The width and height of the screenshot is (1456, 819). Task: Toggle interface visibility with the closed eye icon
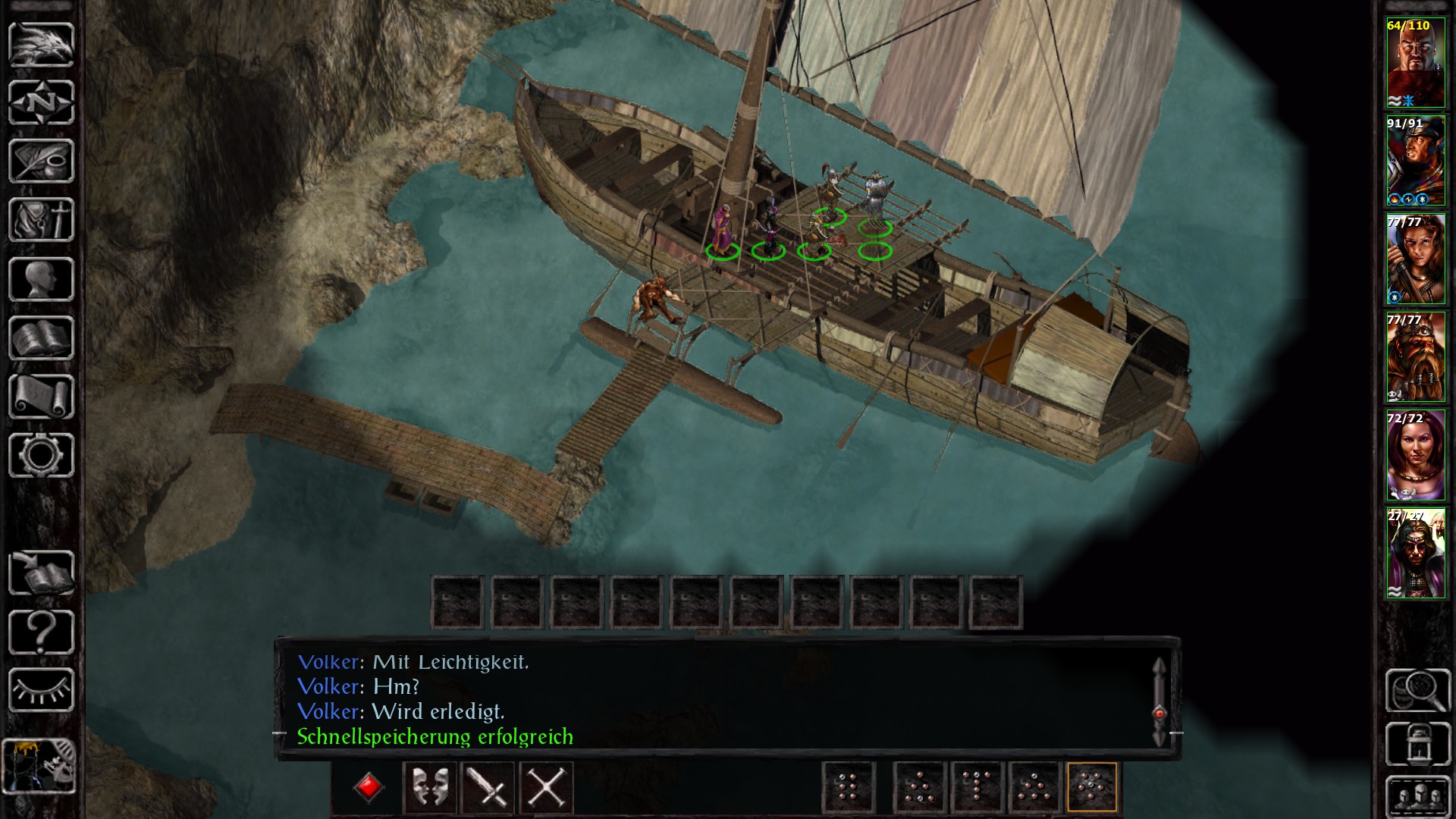coord(41,690)
